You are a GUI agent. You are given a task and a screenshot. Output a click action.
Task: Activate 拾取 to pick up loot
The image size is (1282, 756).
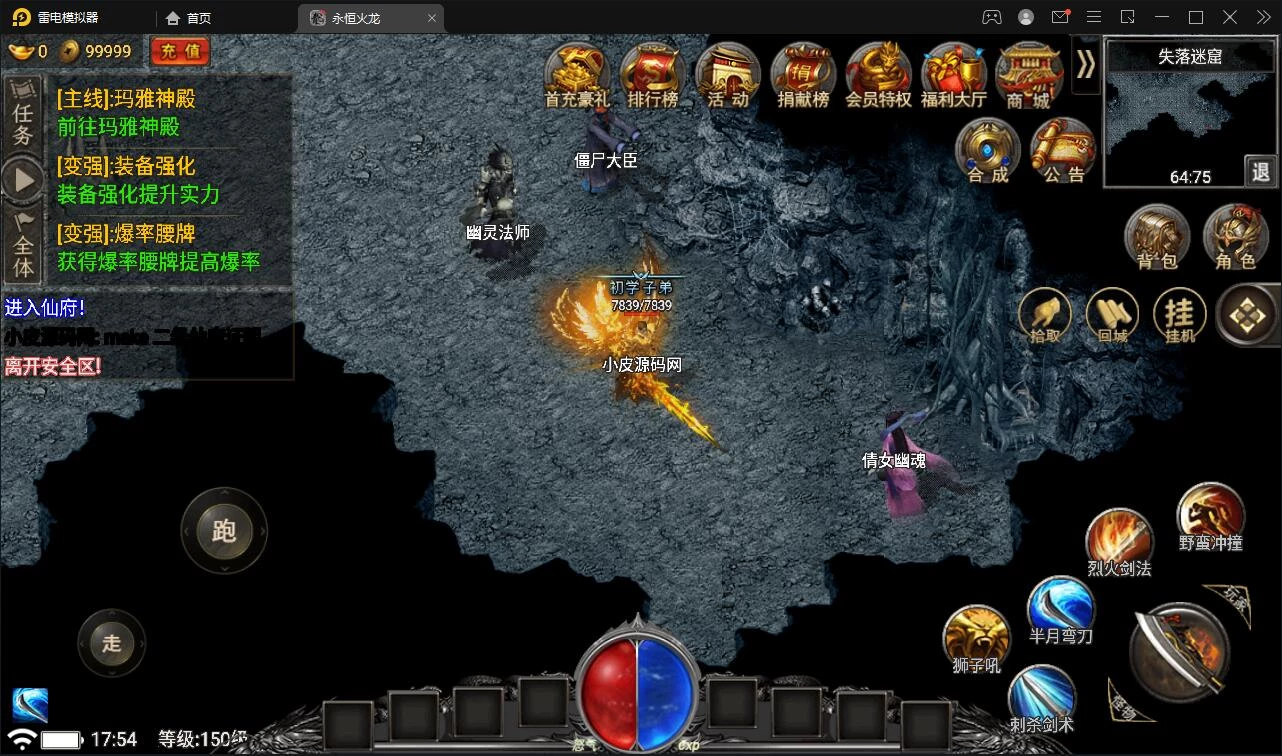(x=1045, y=316)
